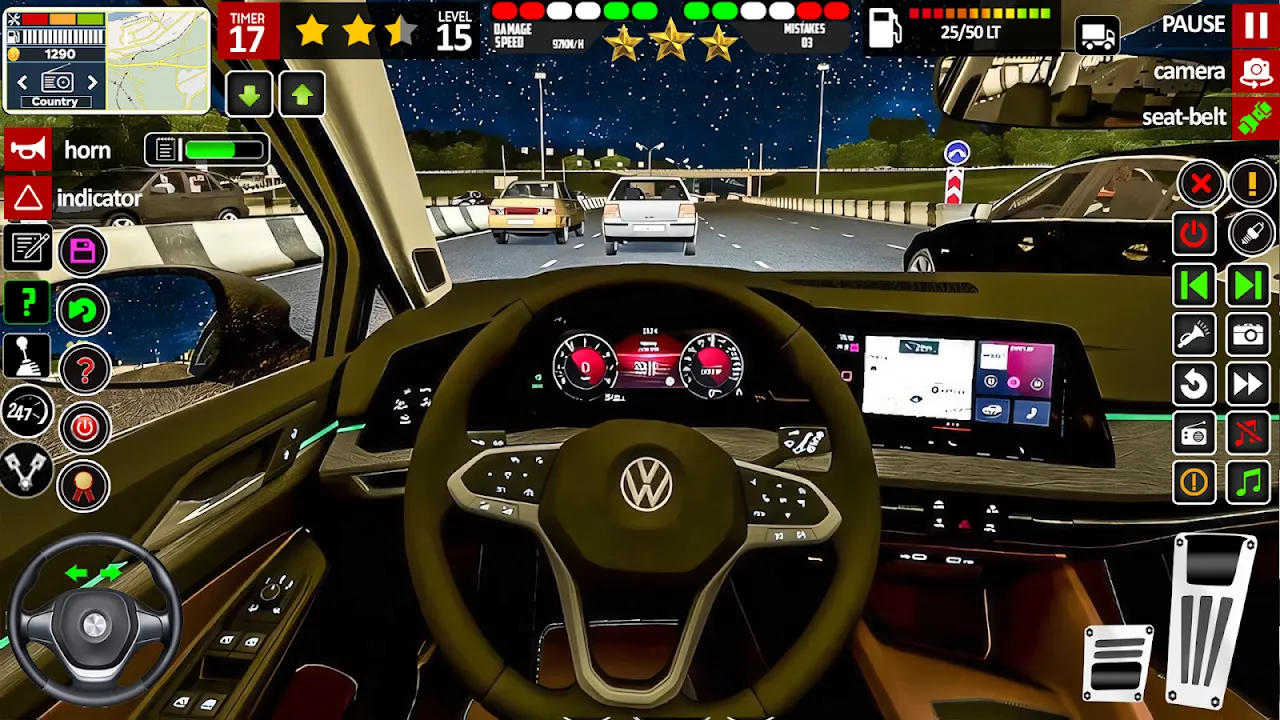Screen dimensions: 1280x720
Task: Honk the horn
Action: point(28,150)
